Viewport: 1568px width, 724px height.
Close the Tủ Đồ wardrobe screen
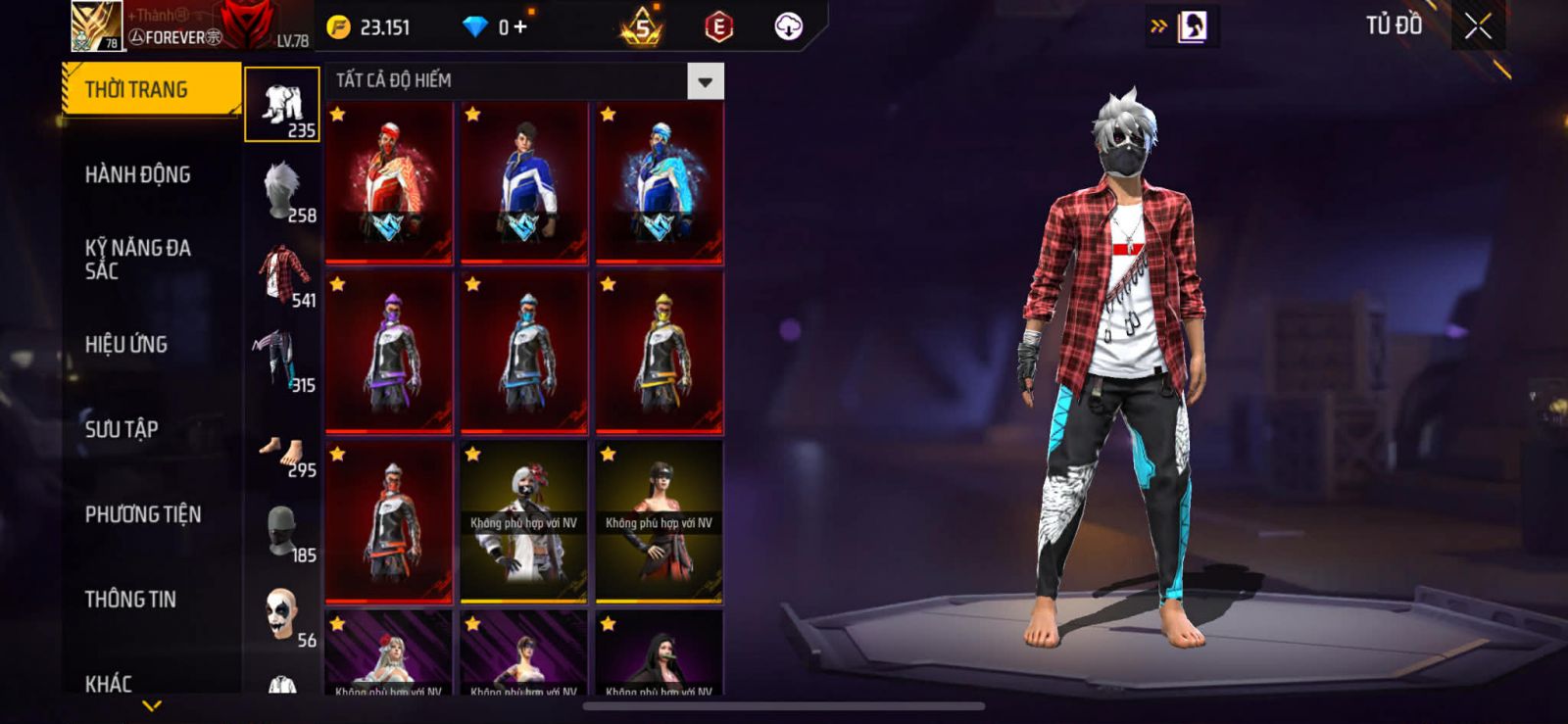(x=1478, y=26)
